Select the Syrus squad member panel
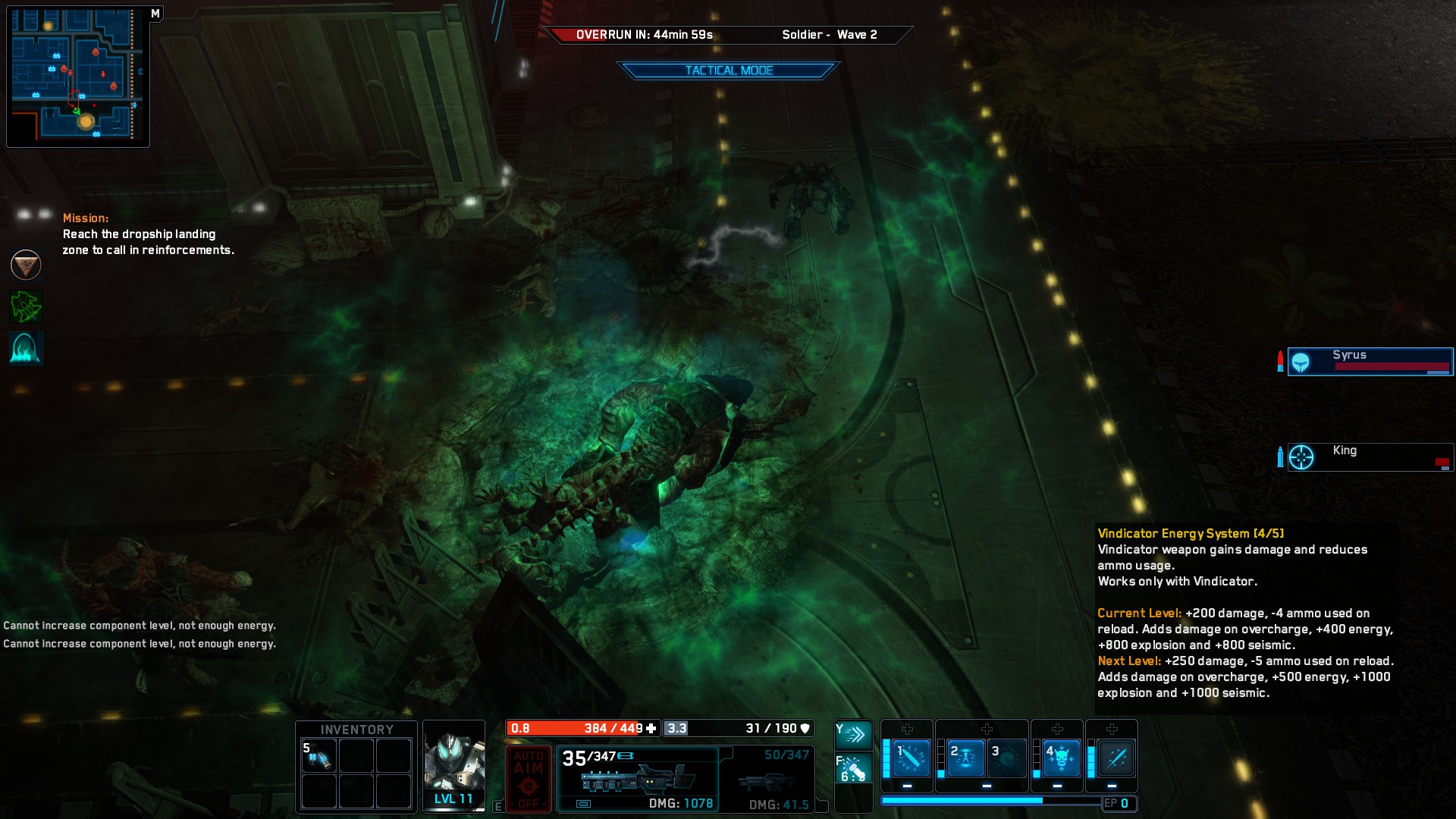The image size is (1456, 819). (1369, 362)
